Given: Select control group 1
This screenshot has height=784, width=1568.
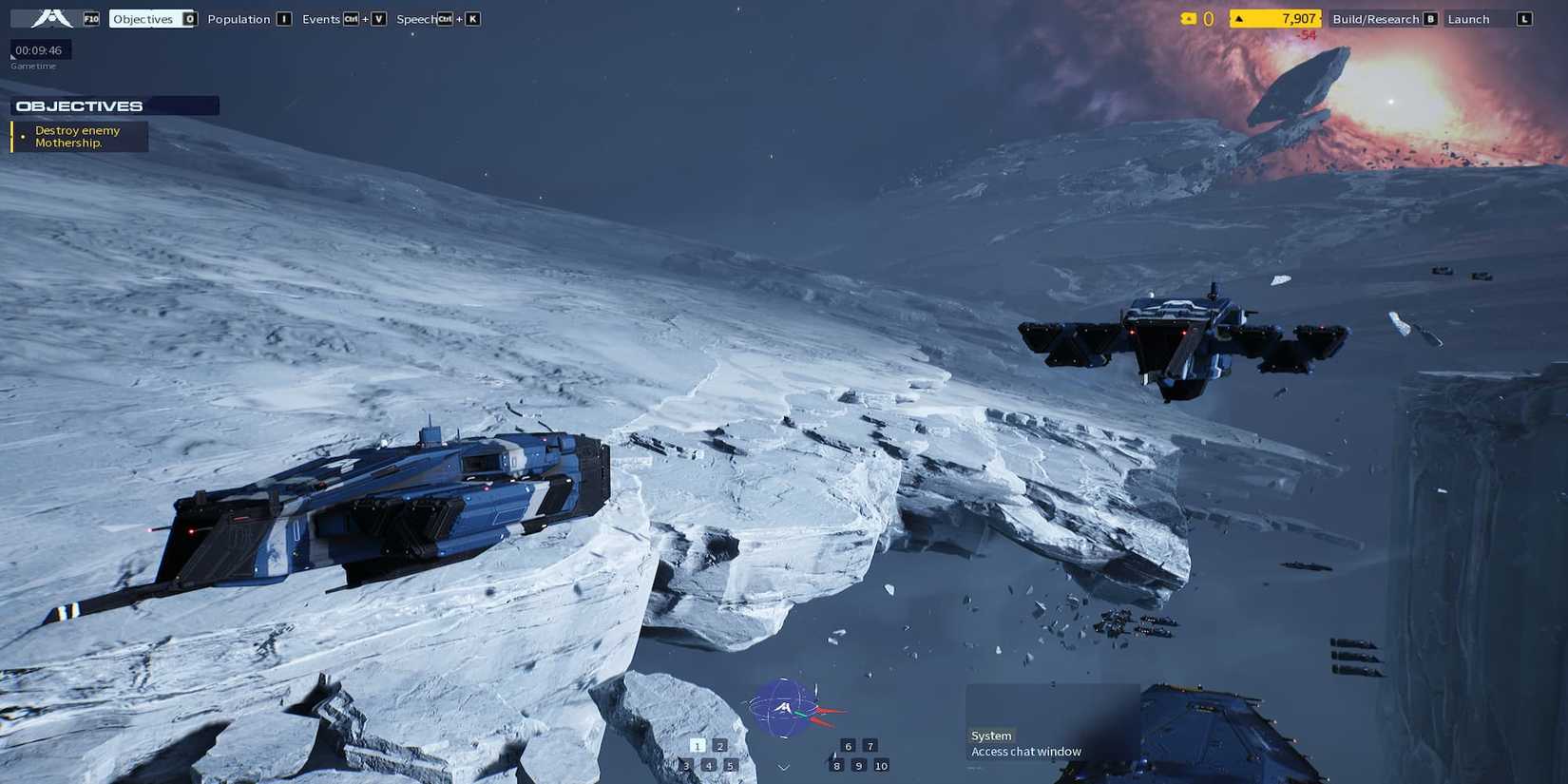Looking at the screenshot, I should (x=697, y=746).
